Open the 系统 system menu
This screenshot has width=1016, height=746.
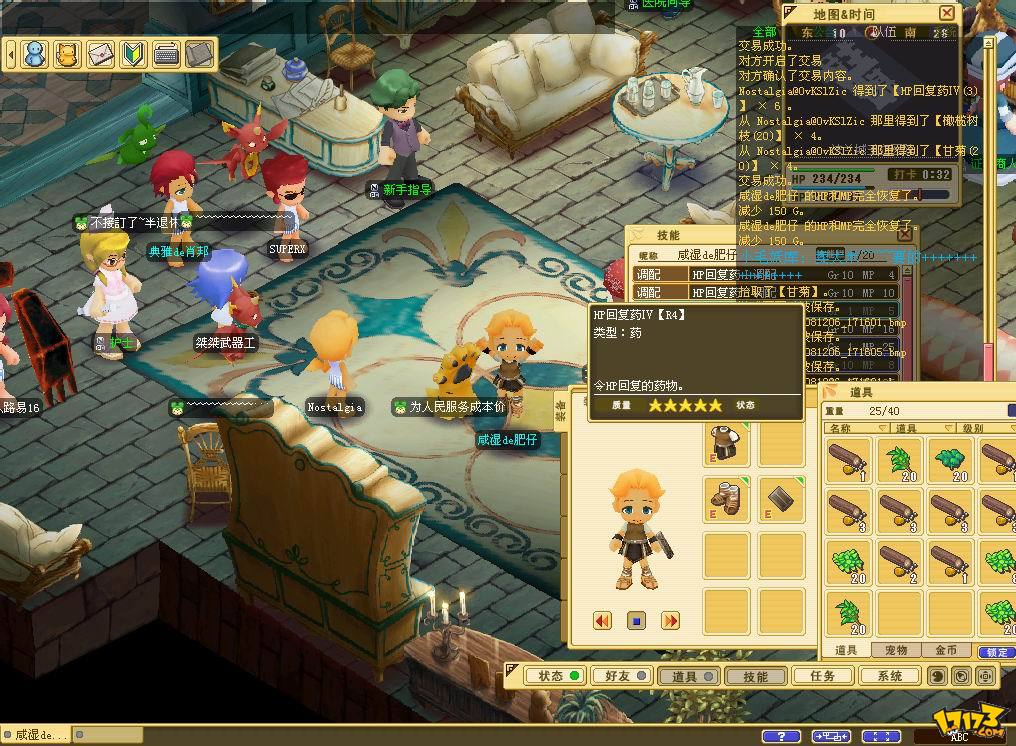click(889, 677)
